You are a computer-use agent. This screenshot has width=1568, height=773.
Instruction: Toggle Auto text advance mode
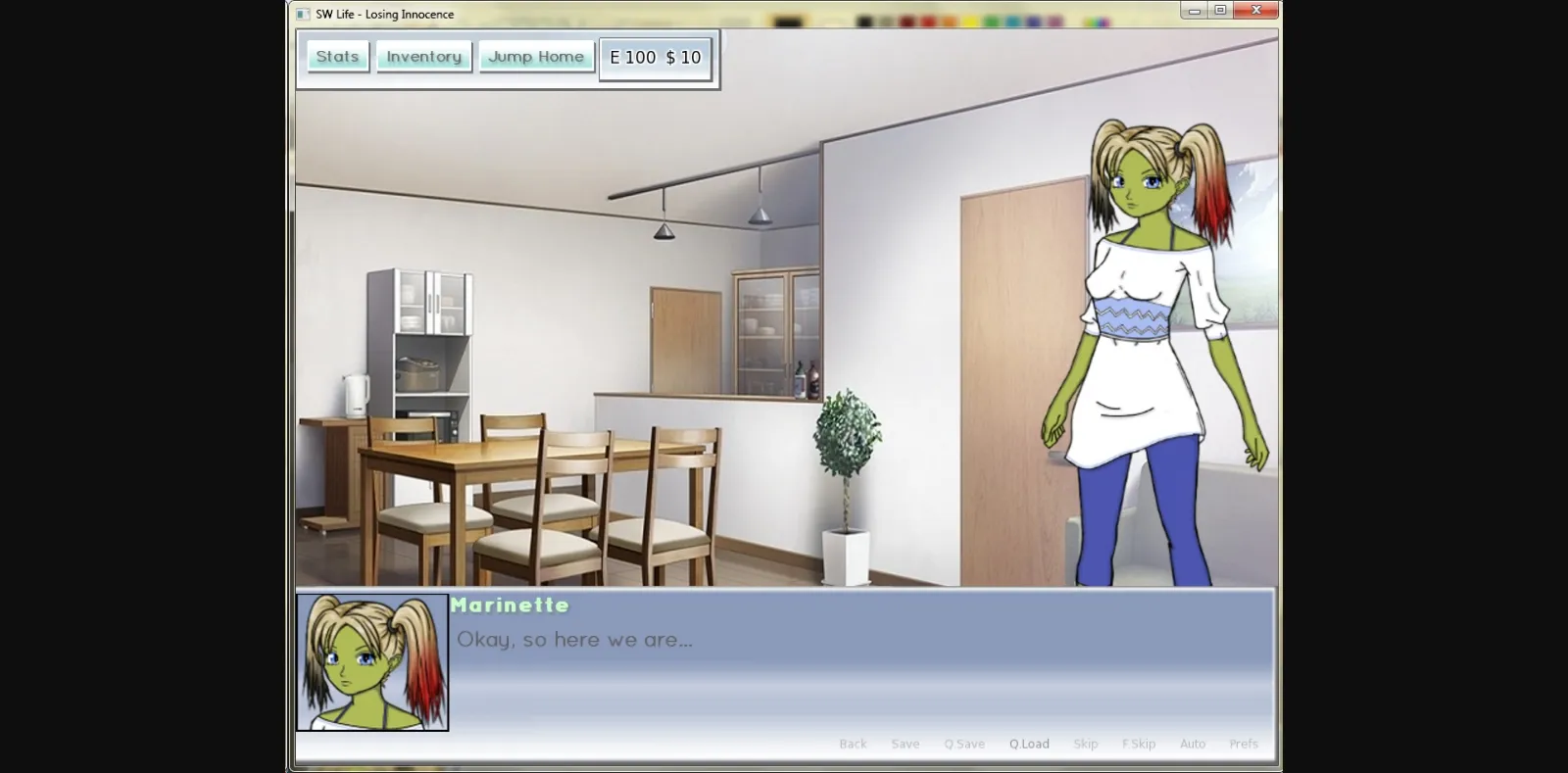click(1194, 744)
